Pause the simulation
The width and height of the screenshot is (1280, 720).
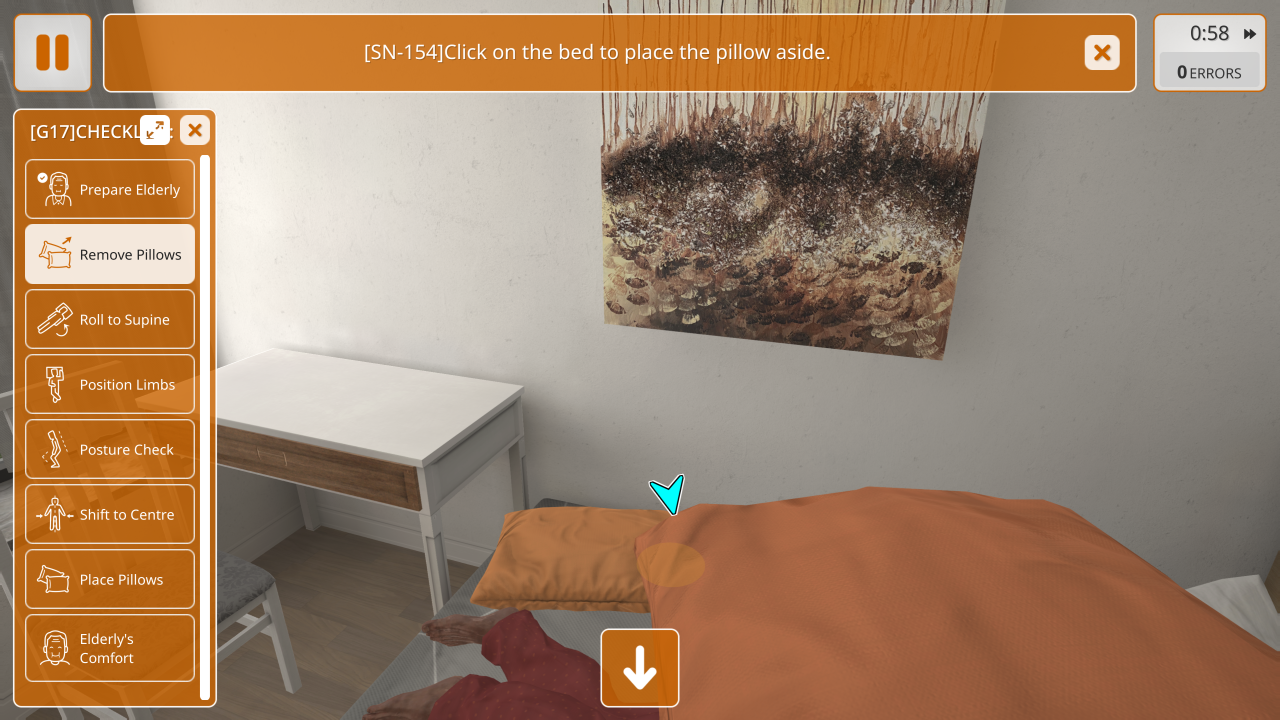click(x=52, y=53)
